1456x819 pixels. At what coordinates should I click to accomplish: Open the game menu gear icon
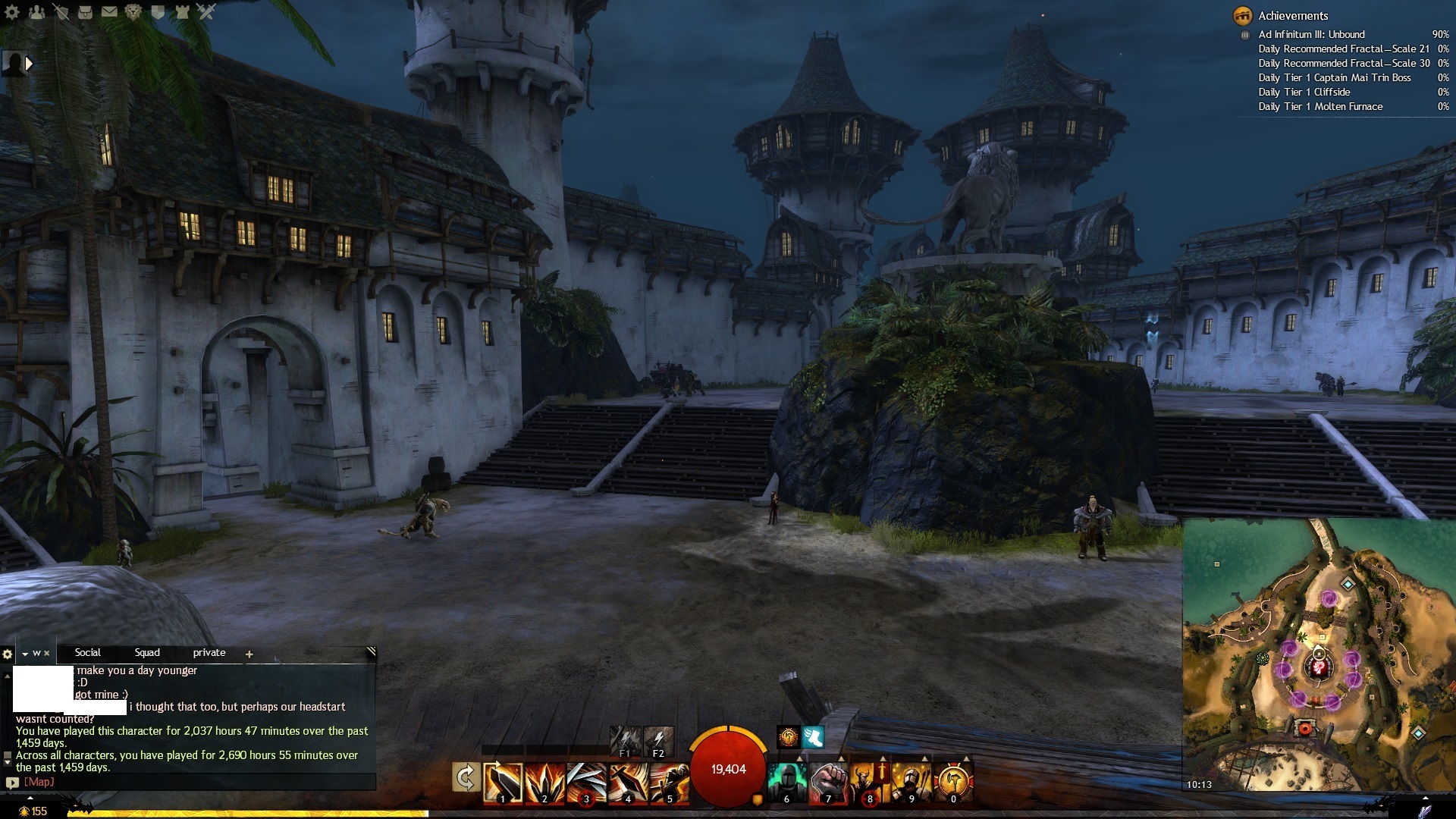point(12,11)
